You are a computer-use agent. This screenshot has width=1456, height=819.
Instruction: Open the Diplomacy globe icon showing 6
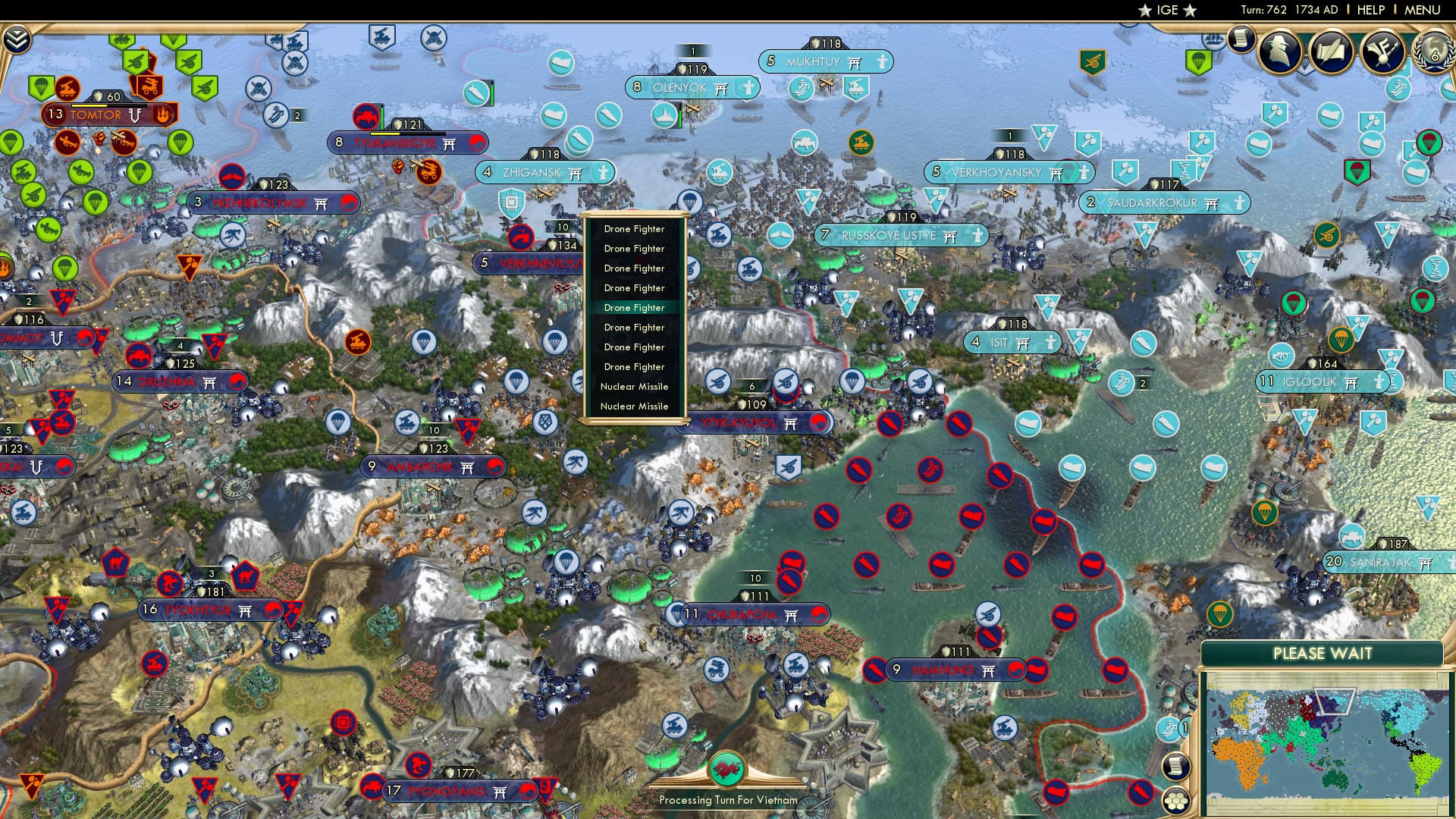(x=1433, y=49)
